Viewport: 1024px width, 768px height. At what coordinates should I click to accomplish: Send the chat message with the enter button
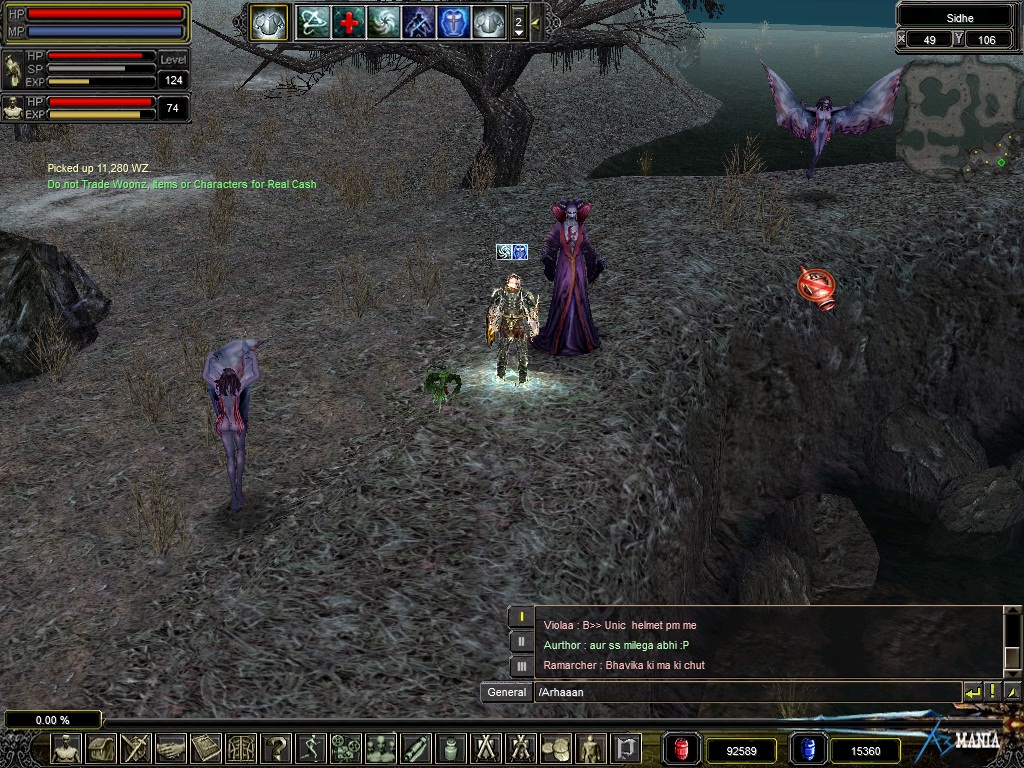tap(972, 692)
